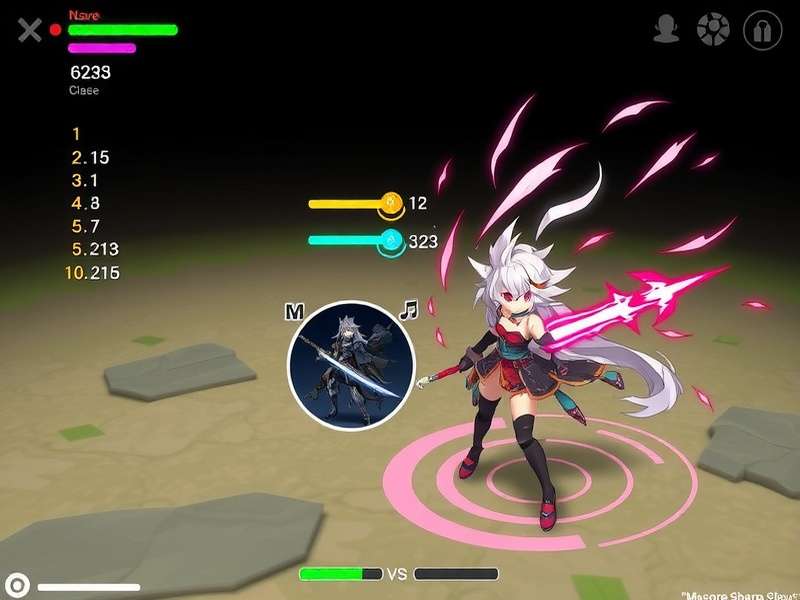800x600 pixels.
Task: Open the segmented wheel menu icon
Action: pos(713,30)
